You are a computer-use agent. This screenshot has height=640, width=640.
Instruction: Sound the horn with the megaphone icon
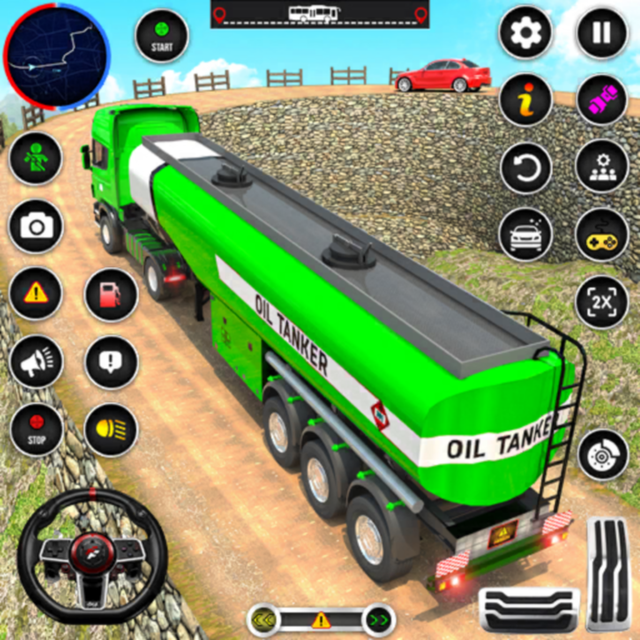pos(36,362)
